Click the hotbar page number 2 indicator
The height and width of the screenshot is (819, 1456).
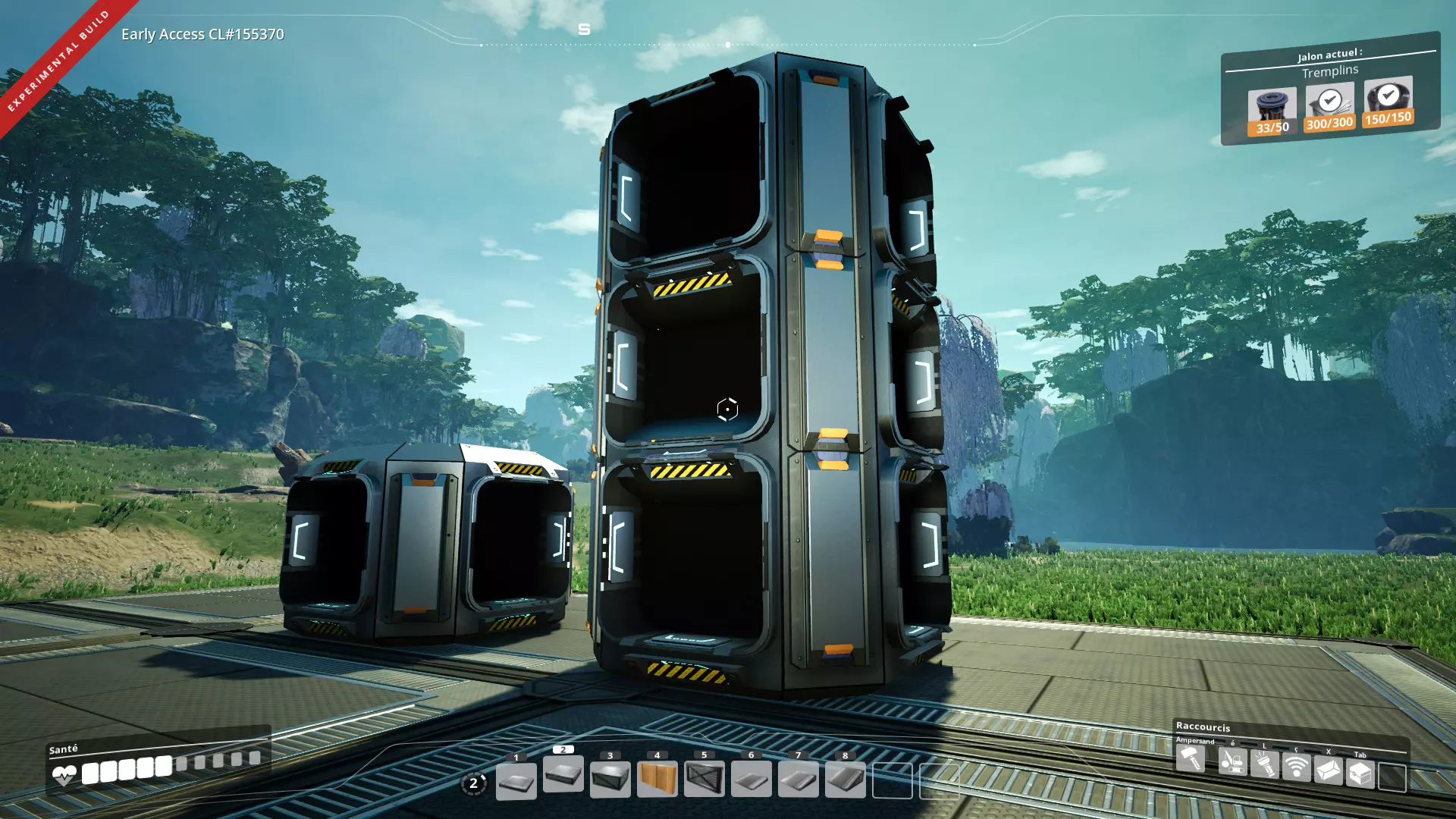(x=474, y=783)
